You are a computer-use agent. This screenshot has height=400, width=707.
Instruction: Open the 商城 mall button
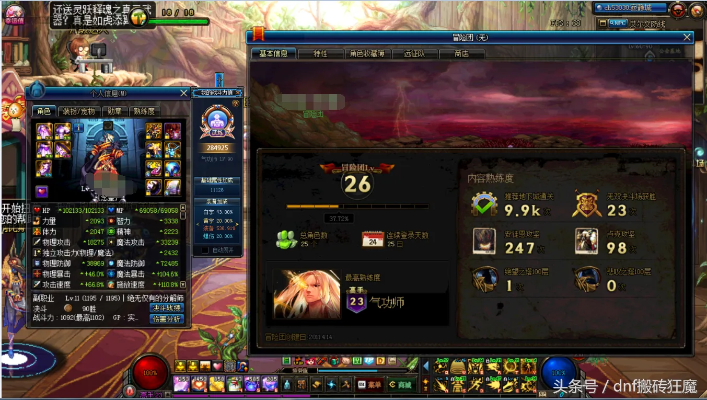[x=402, y=384]
